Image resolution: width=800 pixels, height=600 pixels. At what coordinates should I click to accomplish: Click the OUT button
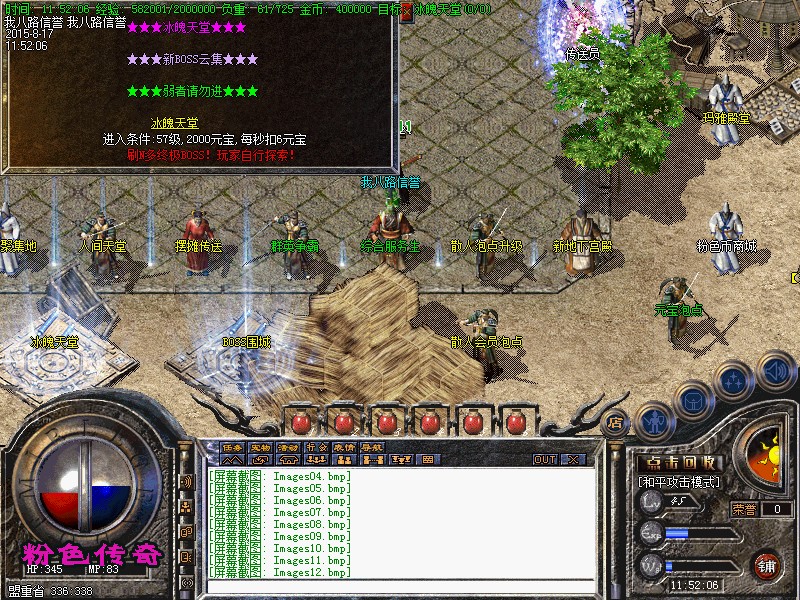pos(545,460)
